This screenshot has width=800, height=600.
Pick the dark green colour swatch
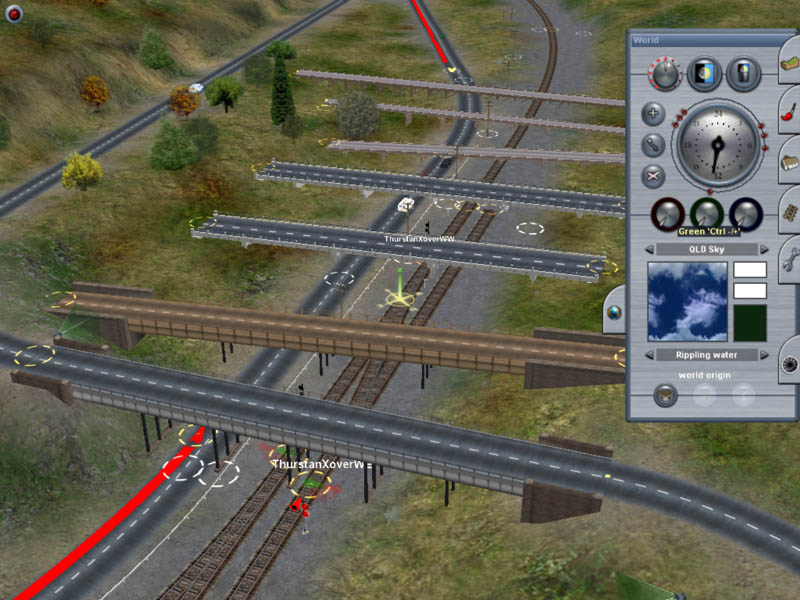click(749, 323)
